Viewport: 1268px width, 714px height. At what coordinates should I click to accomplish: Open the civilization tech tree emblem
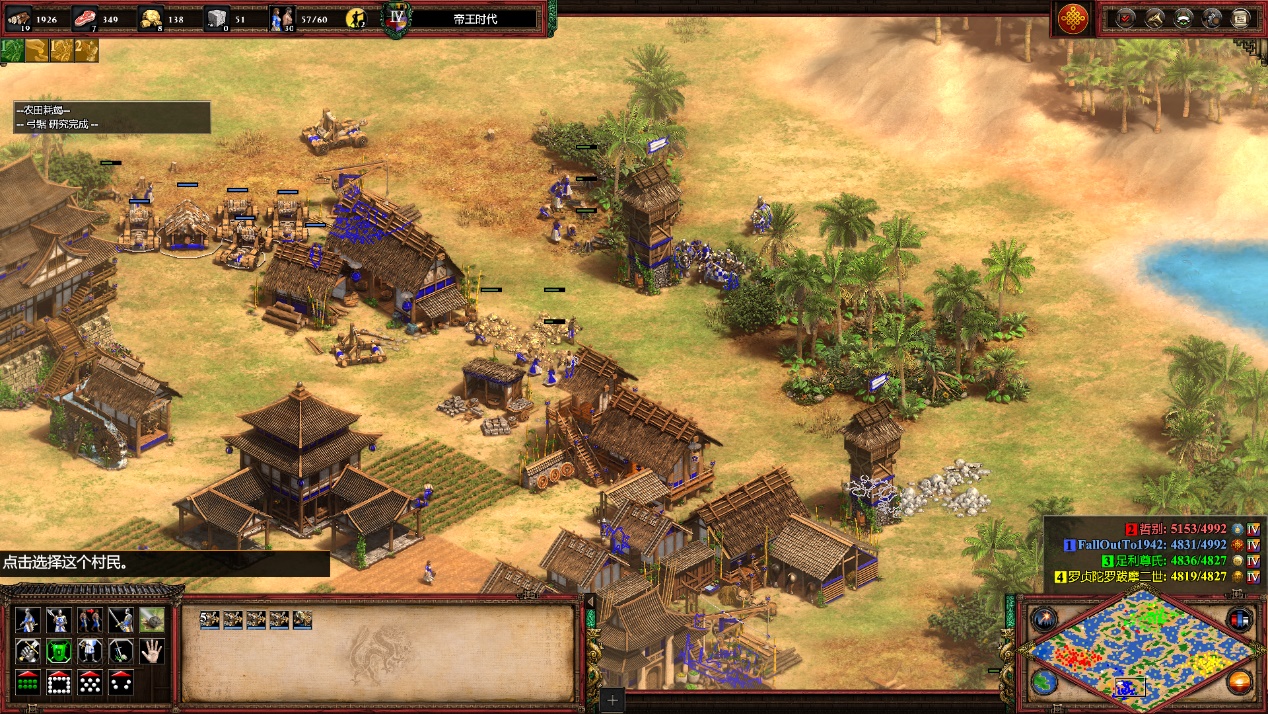pyautogui.click(x=1073, y=18)
